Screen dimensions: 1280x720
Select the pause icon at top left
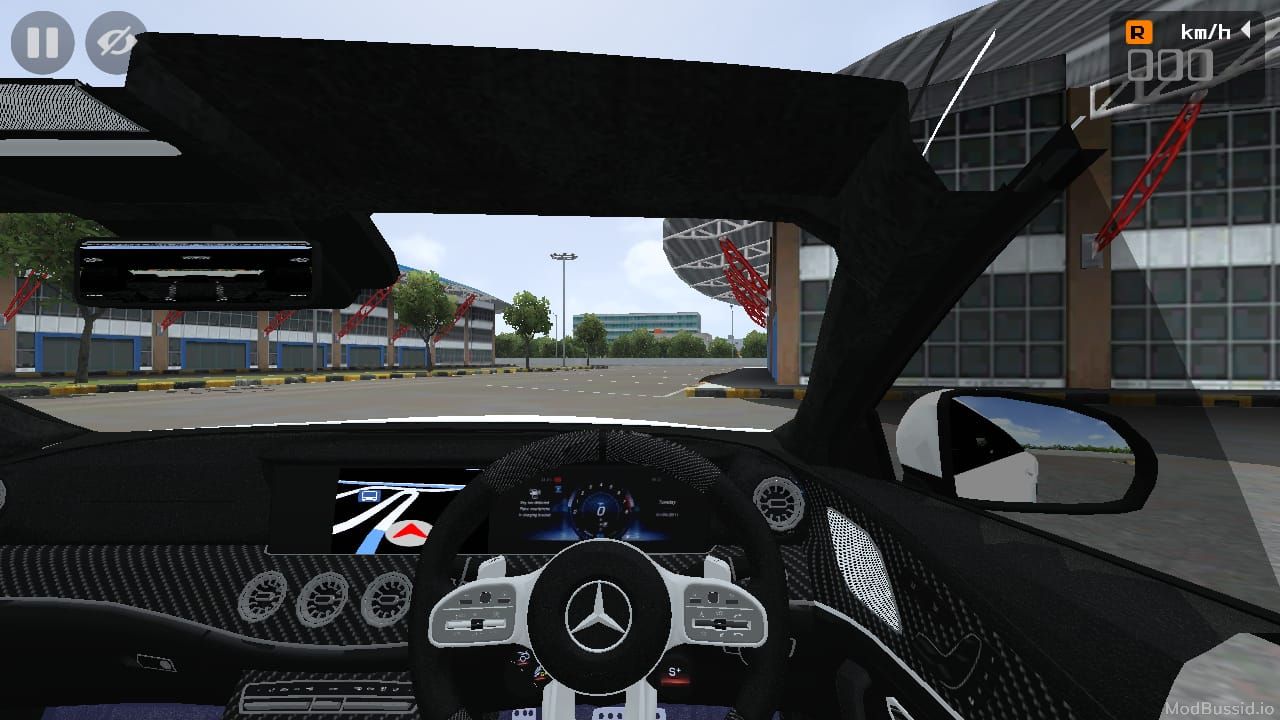pyautogui.click(x=40, y=42)
